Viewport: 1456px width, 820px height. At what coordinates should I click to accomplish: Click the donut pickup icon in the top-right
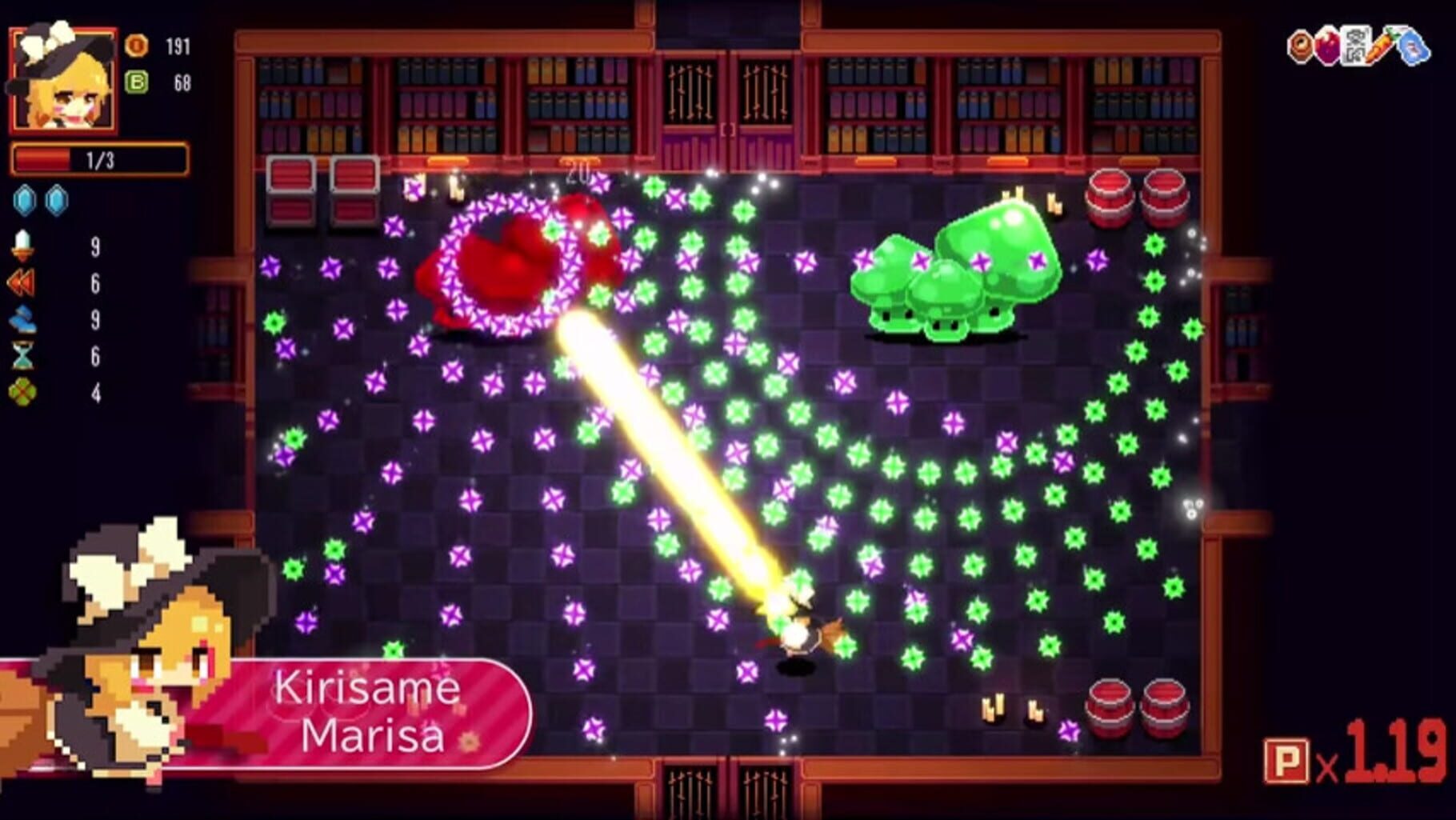click(x=1299, y=46)
